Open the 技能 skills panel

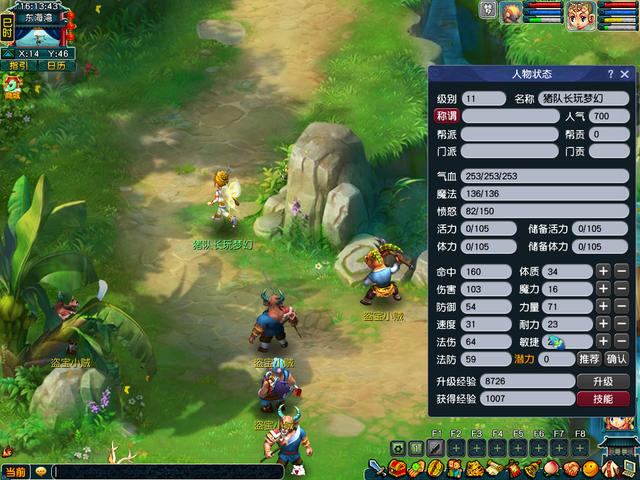coord(603,399)
